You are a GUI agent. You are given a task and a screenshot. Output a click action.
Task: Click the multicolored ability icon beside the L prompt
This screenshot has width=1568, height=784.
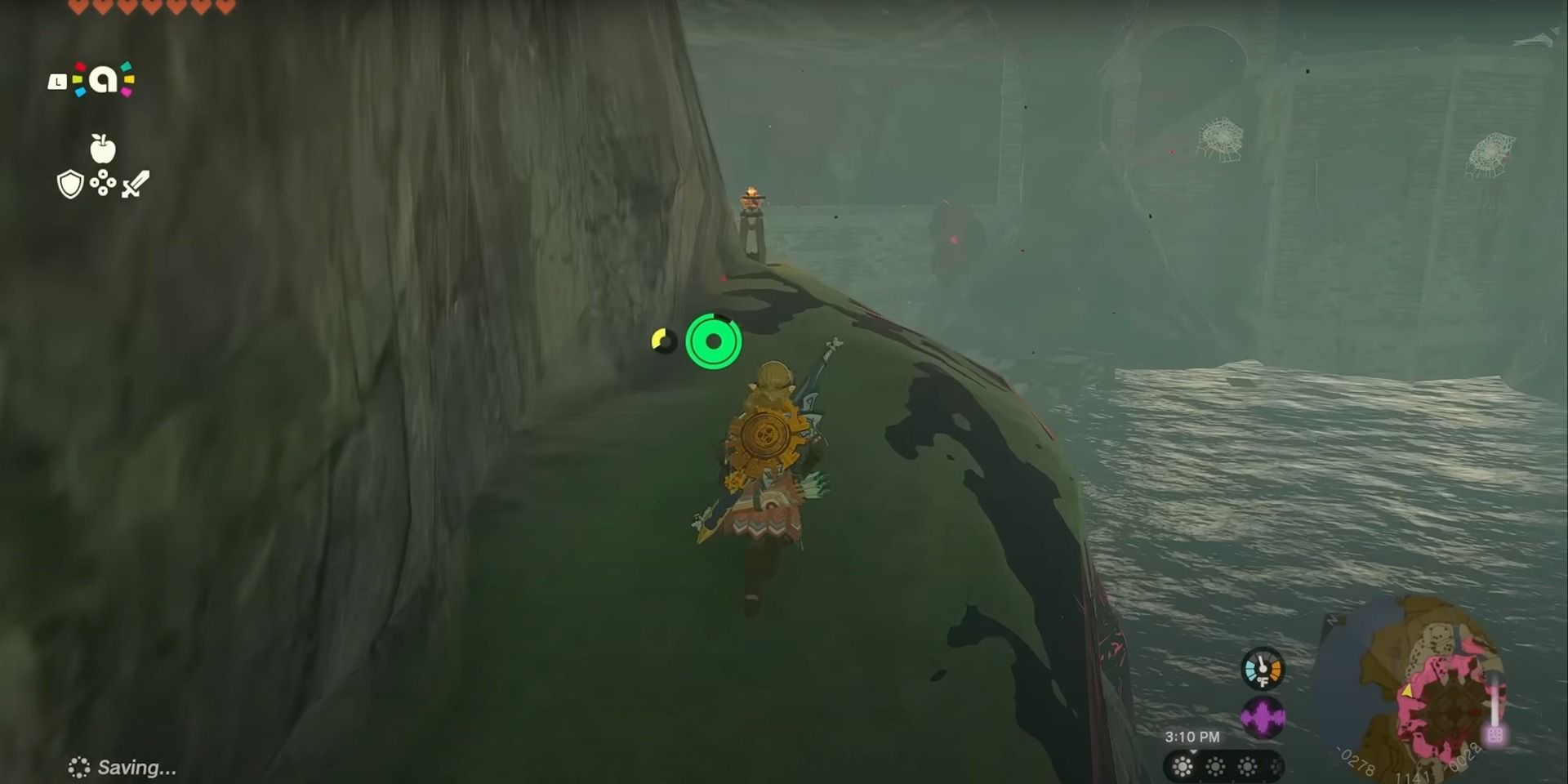[104, 79]
